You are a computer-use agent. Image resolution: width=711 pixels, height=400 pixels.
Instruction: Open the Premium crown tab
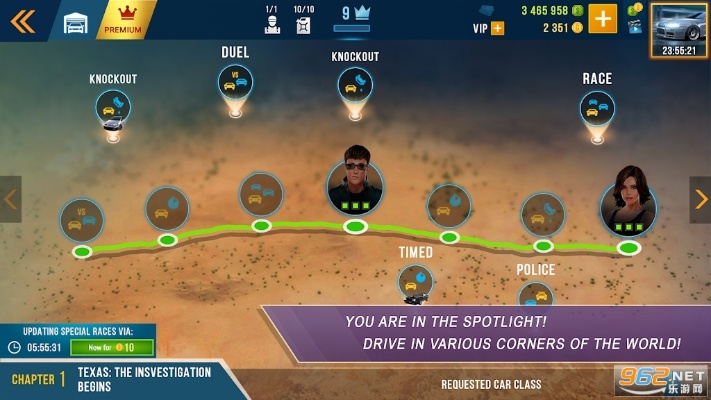(127, 20)
